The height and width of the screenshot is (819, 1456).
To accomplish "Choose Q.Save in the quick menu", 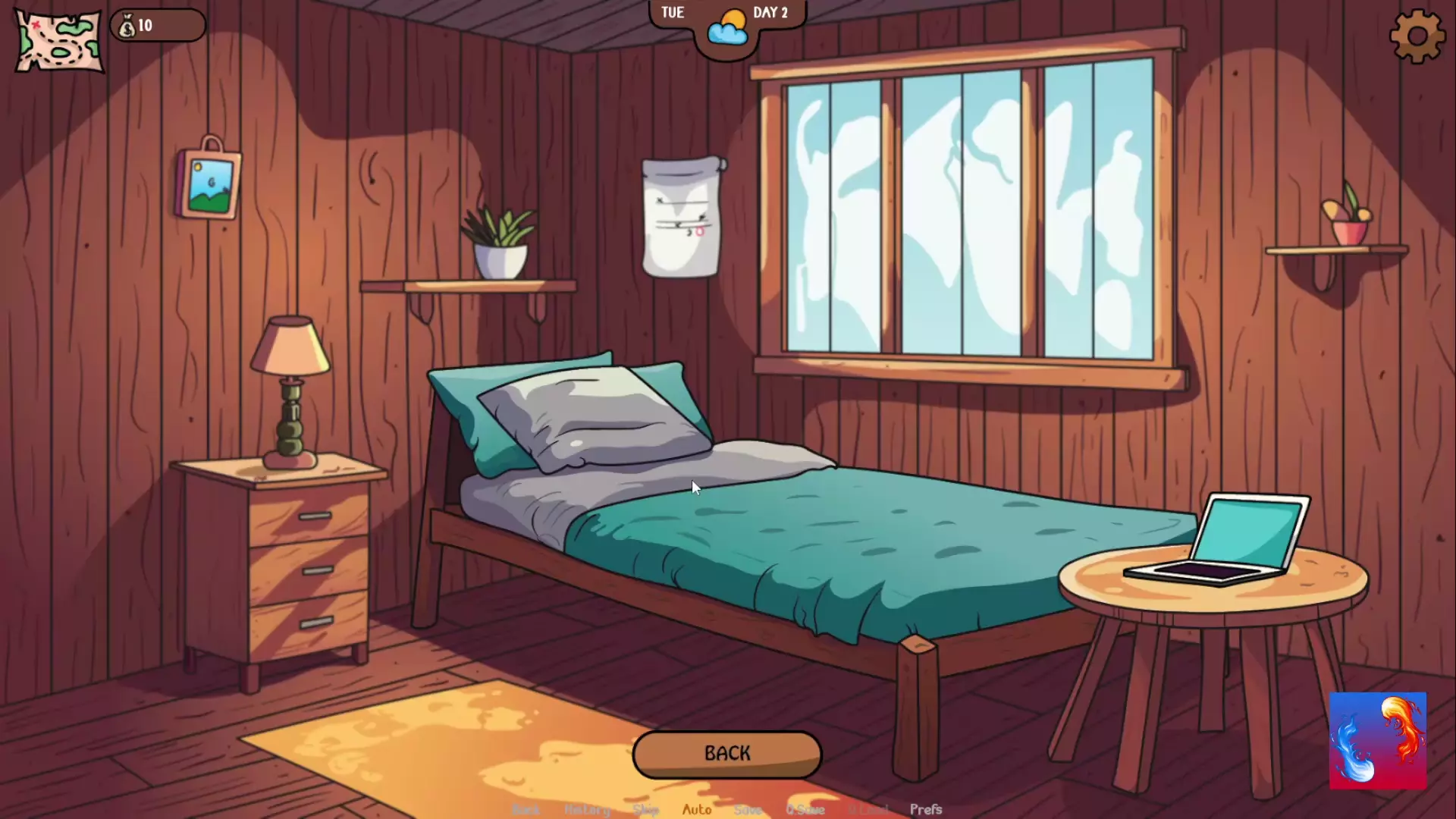I will (805, 810).
